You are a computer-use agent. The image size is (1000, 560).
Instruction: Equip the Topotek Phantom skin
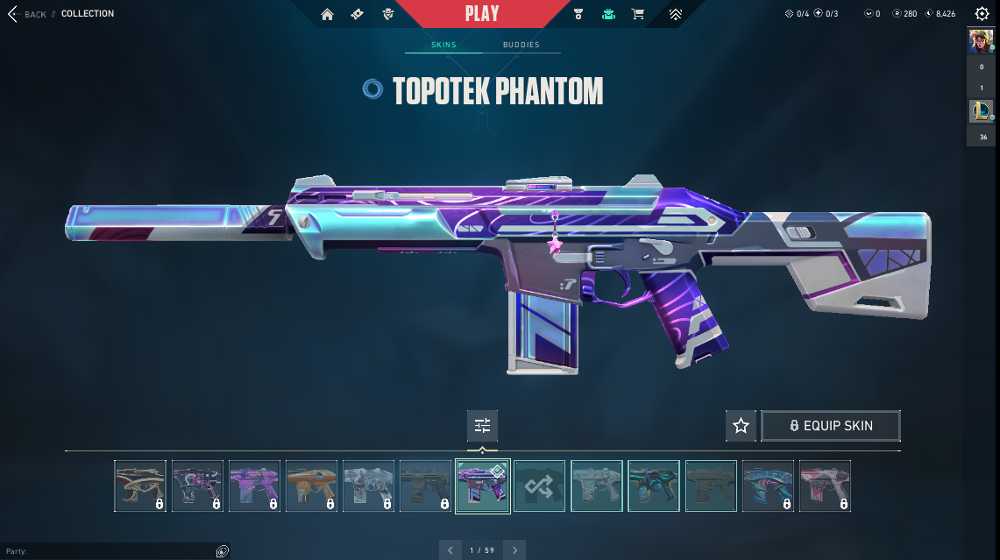click(831, 426)
